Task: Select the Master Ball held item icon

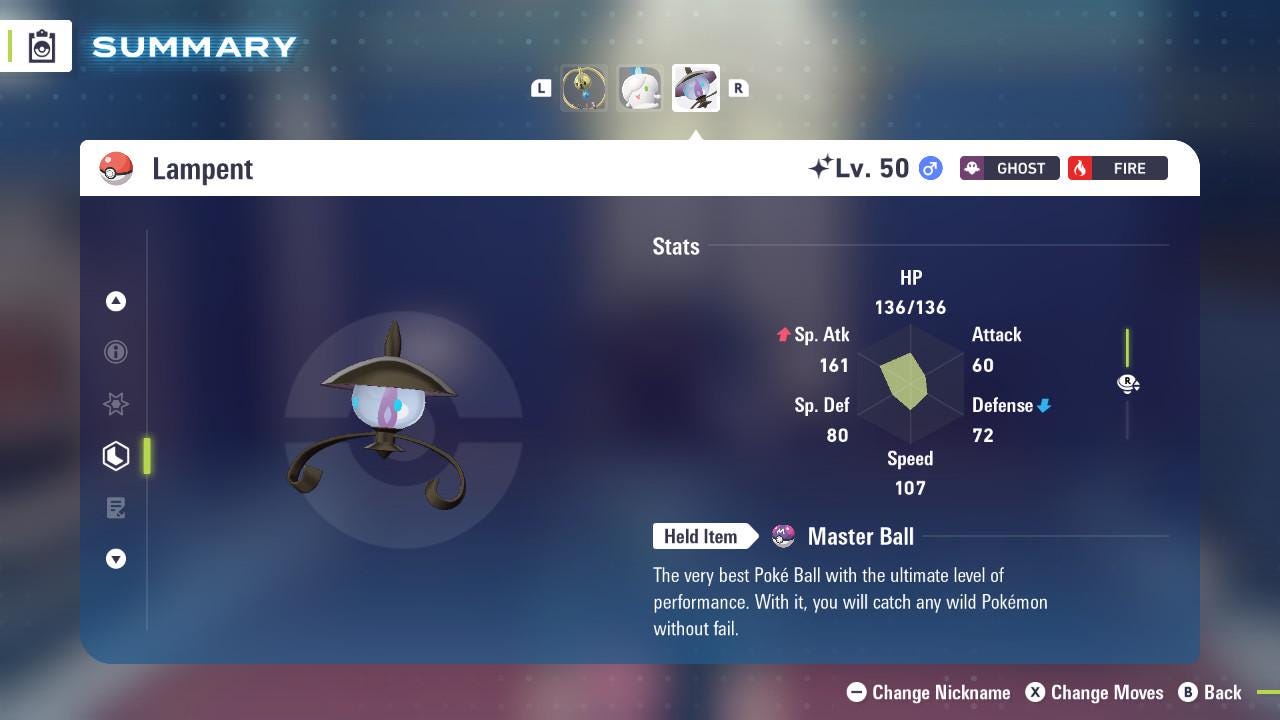Action: click(x=784, y=536)
